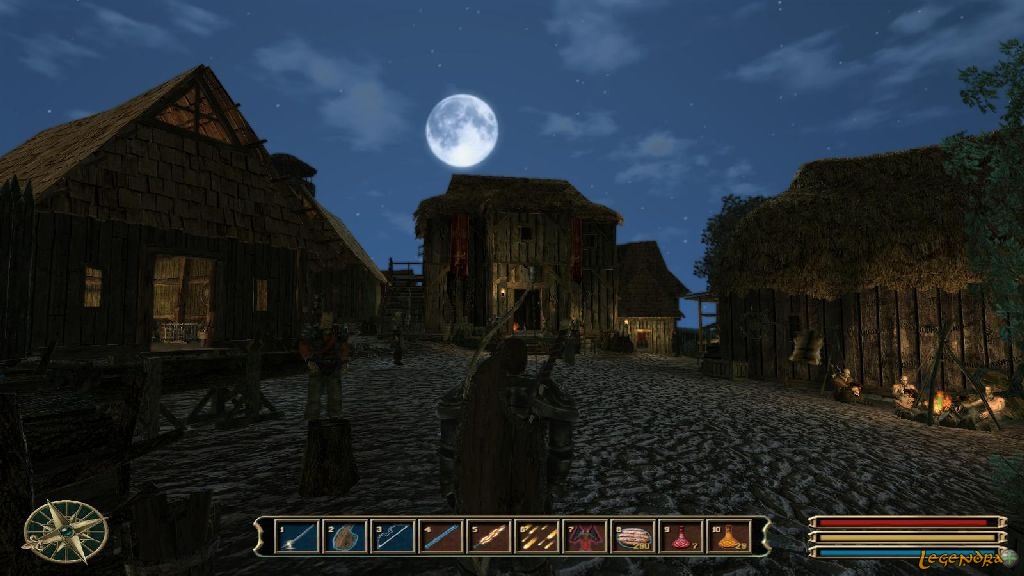Screen dimensions: 1024x576
Task: Pick the flaming item in slot 5
Action: point(489,537)
